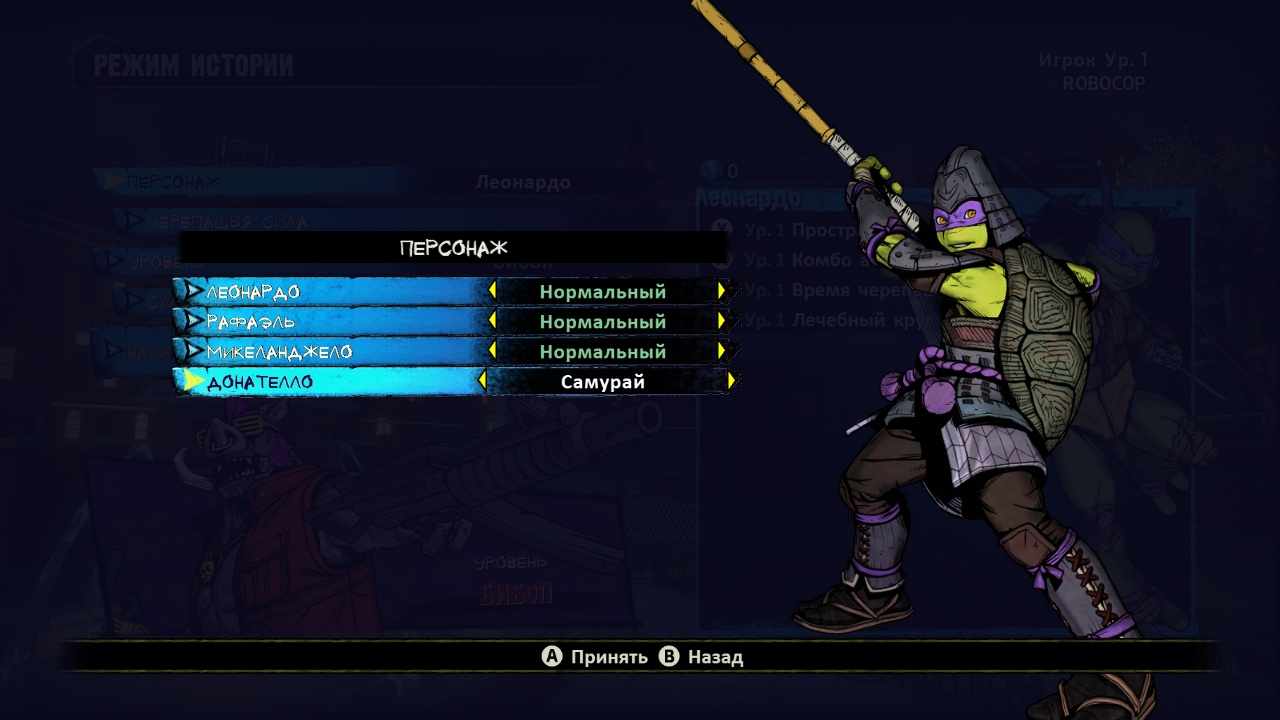Go back with Назад
Screen dimensions: 1280x720
702,657
